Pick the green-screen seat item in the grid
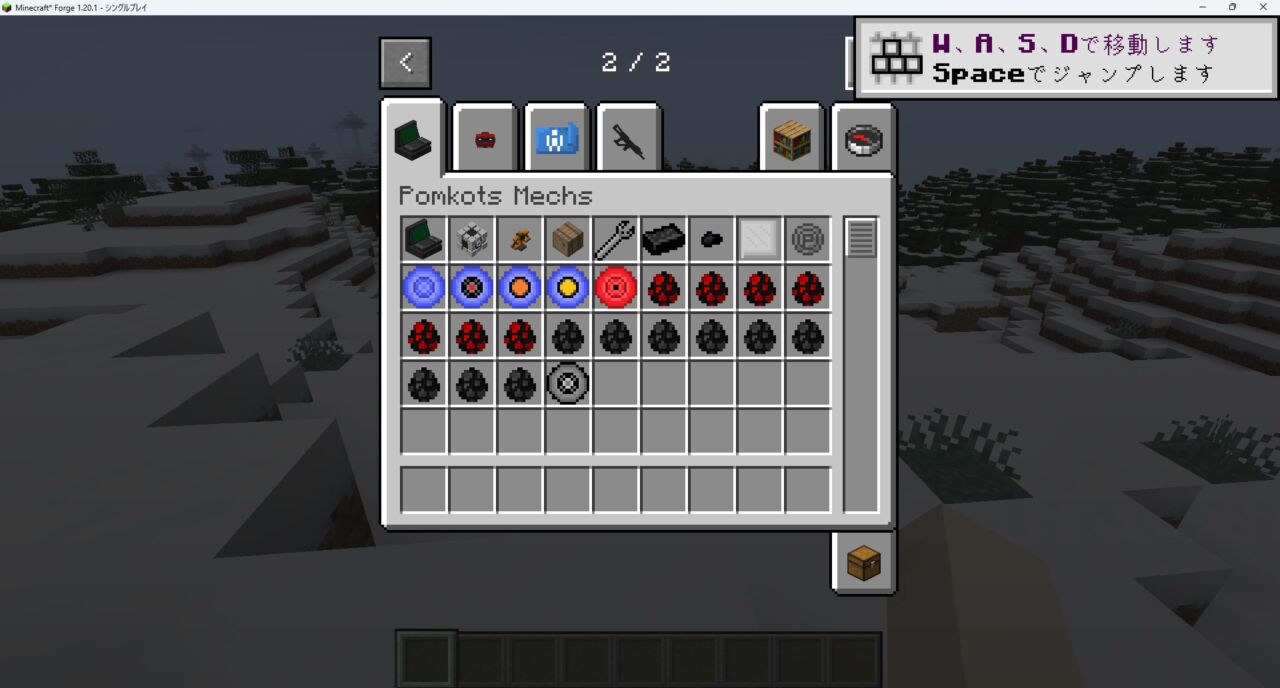1280x688 pixels. click(x=424, y=240)
